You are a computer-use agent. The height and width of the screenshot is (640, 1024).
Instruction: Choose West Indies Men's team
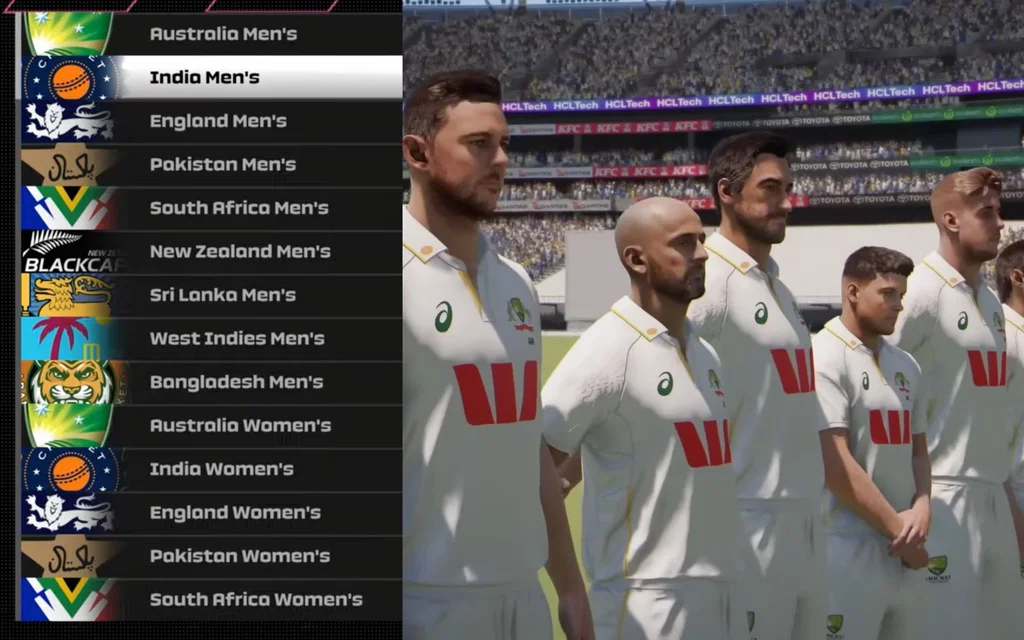[237, 338]
